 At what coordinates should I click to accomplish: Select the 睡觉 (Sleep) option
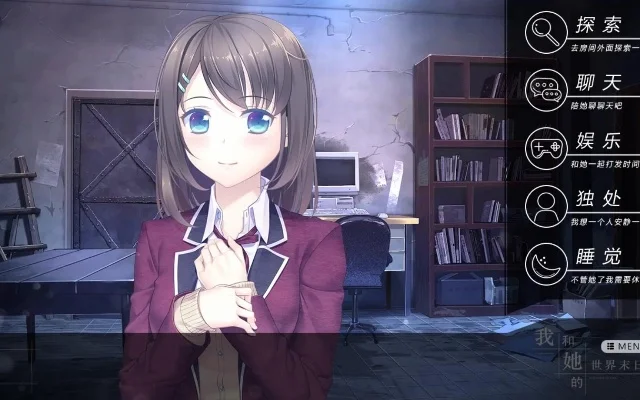pos(598,258)
